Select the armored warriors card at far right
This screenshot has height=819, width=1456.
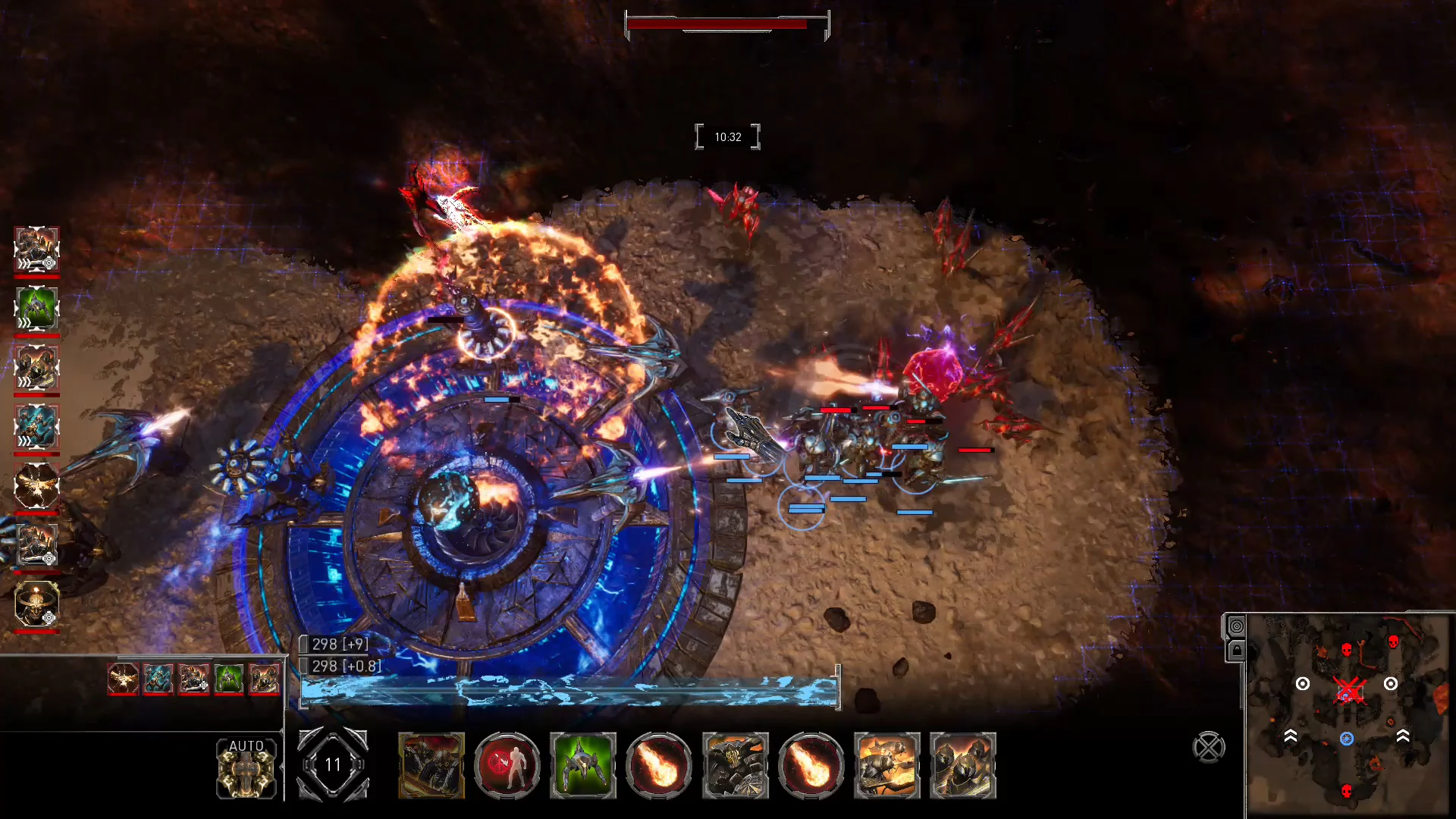pyautogui.click(x=963, y=766)
